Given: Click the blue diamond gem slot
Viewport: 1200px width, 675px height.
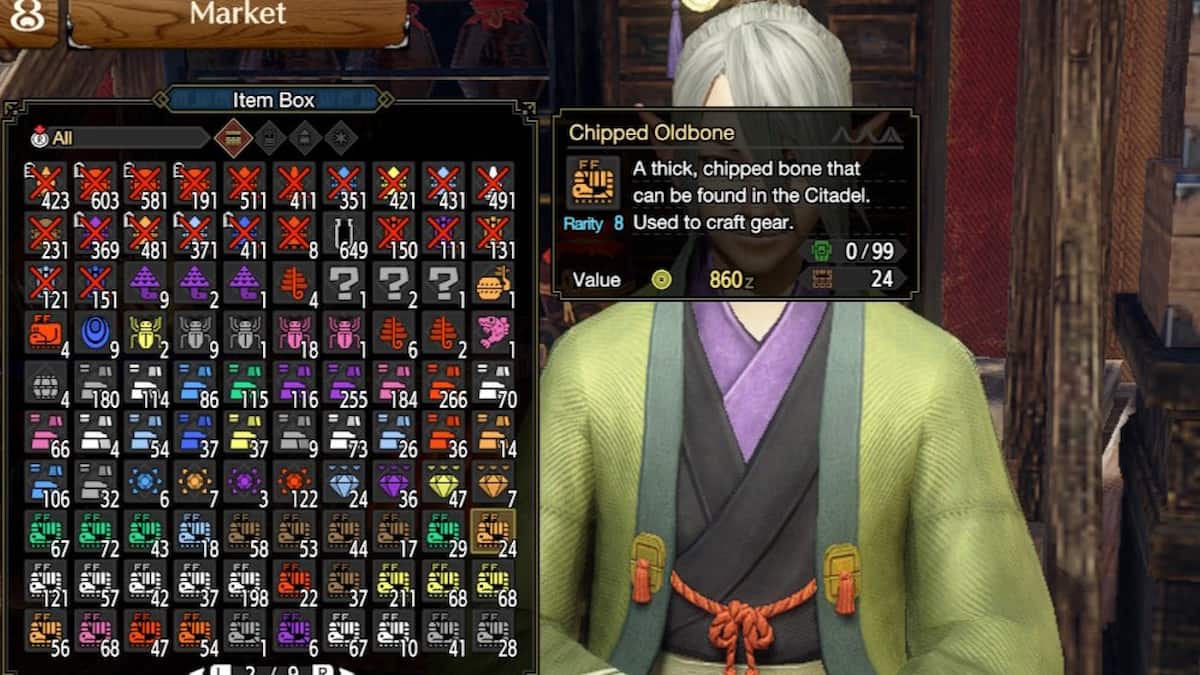Looking at the screenshot, I should point(343,482).
